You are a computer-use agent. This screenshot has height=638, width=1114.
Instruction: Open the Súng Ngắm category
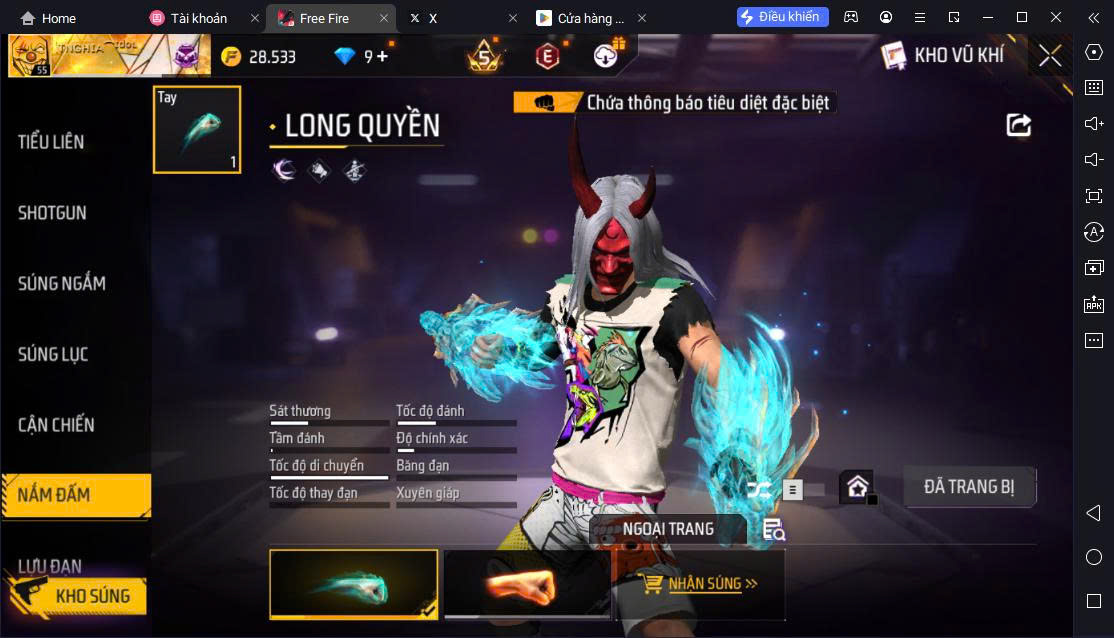[x=61, y=284]
